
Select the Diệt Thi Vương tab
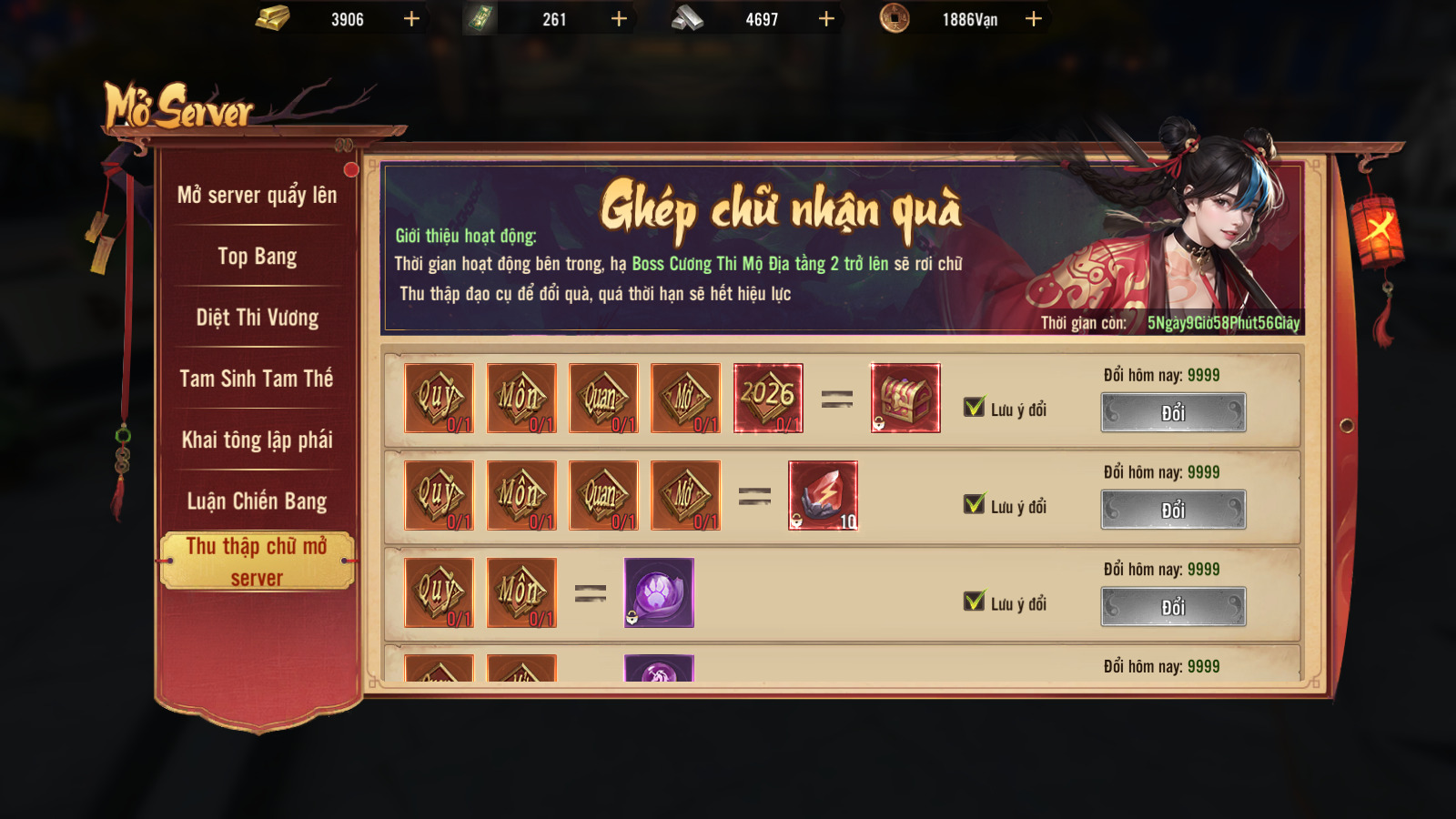tap(257, 318)
